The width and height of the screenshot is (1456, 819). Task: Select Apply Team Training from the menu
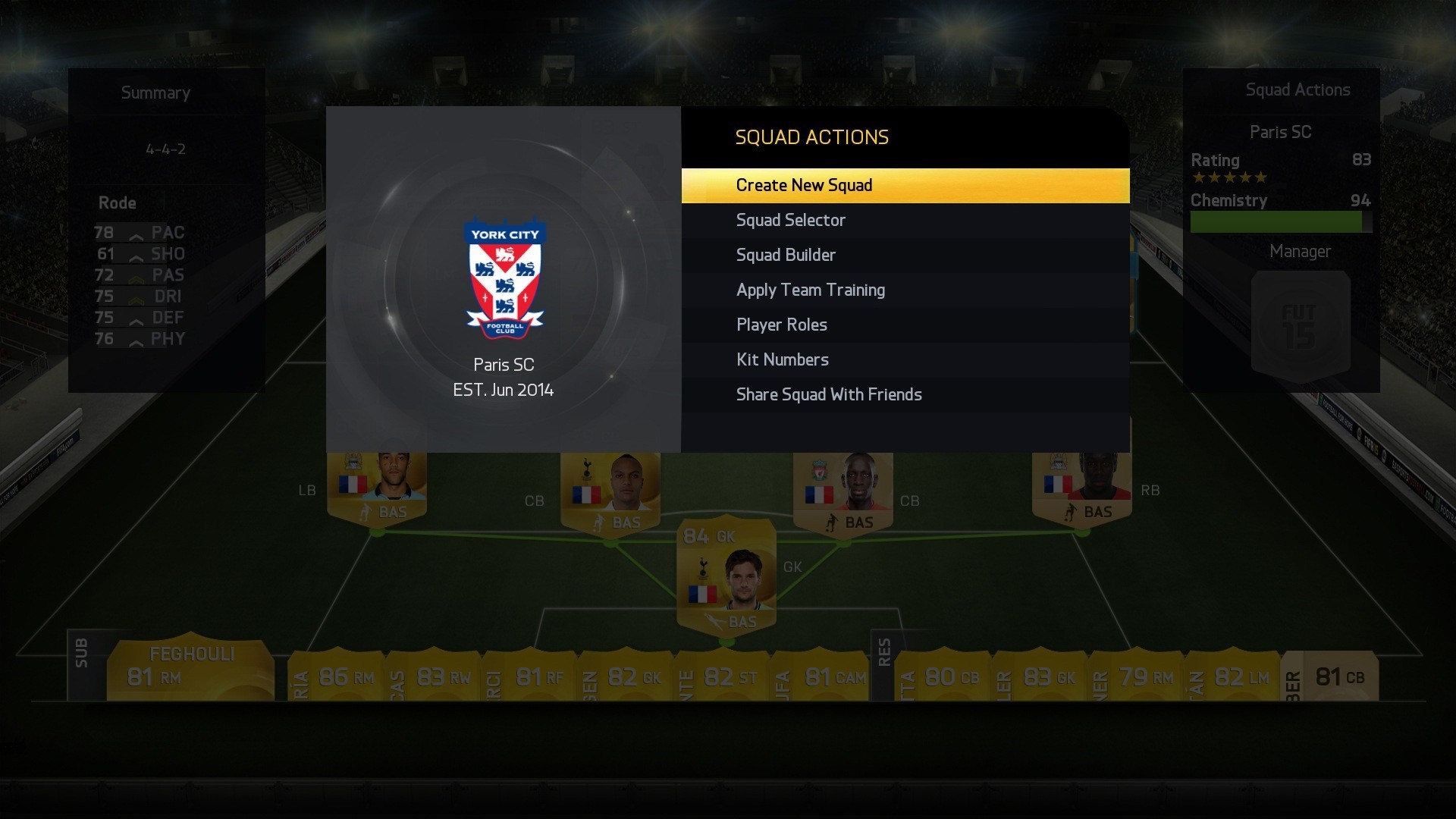(x=810, y=290)
